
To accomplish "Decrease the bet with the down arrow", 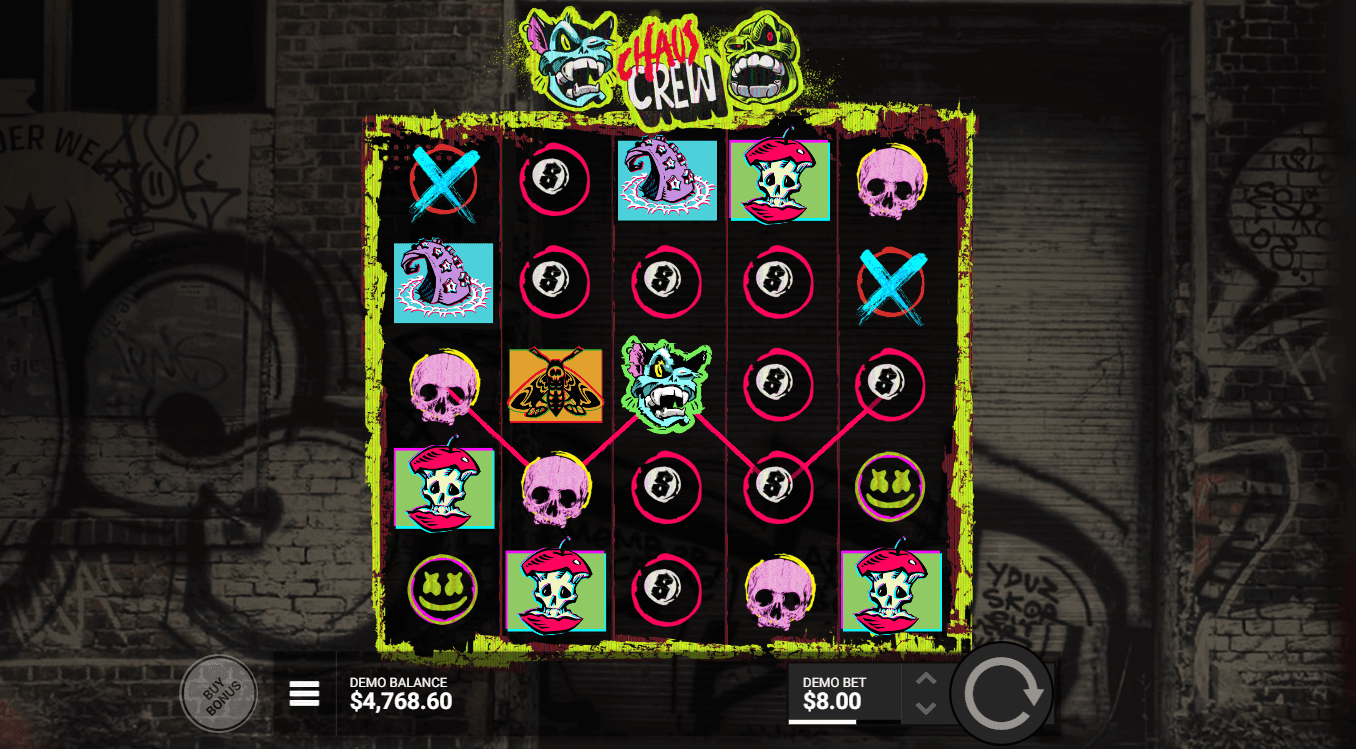I will tap(925, 706).
